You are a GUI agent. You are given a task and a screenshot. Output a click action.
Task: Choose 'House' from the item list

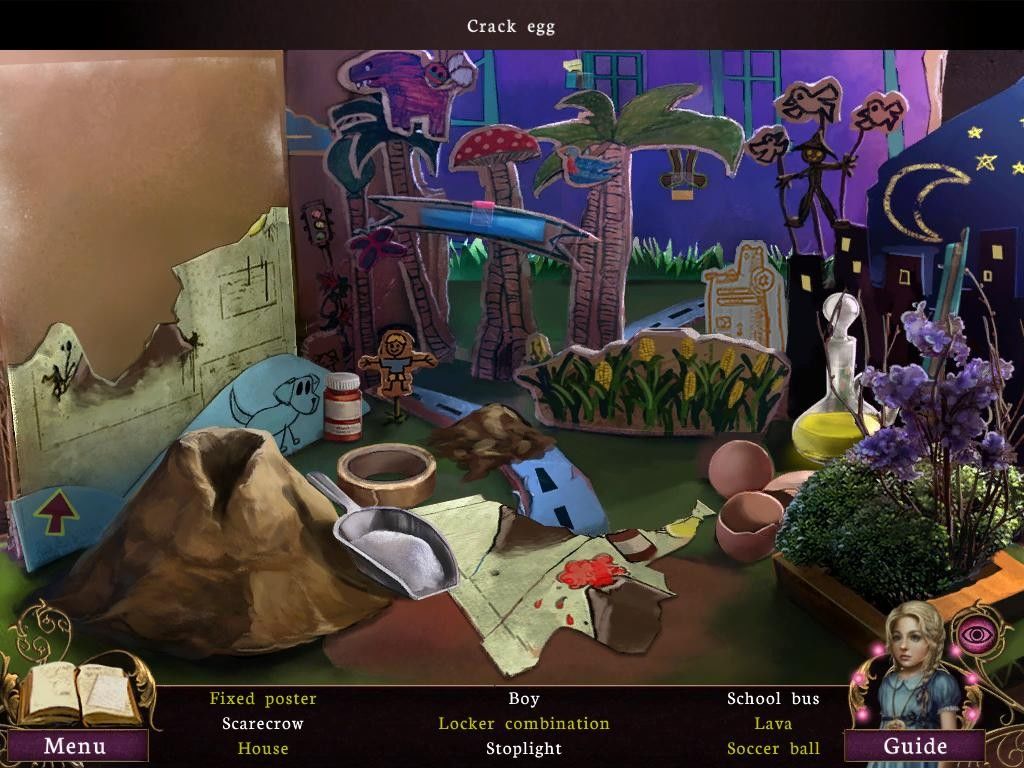pos(263,749)
